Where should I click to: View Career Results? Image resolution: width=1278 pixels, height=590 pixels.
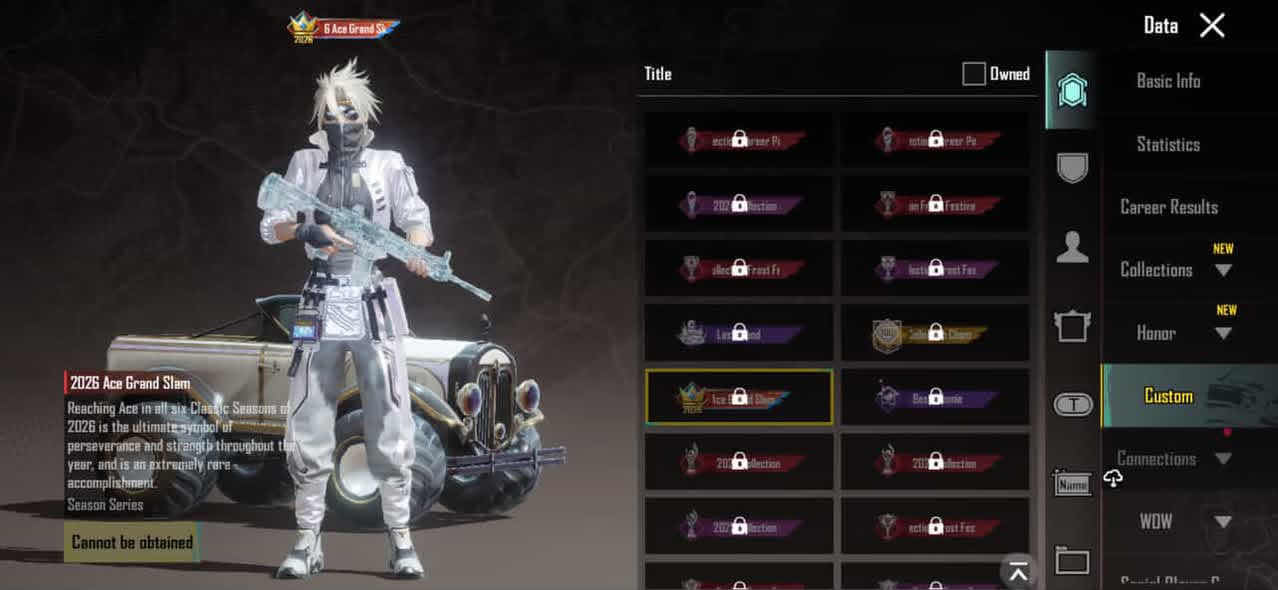(1169, 207)
